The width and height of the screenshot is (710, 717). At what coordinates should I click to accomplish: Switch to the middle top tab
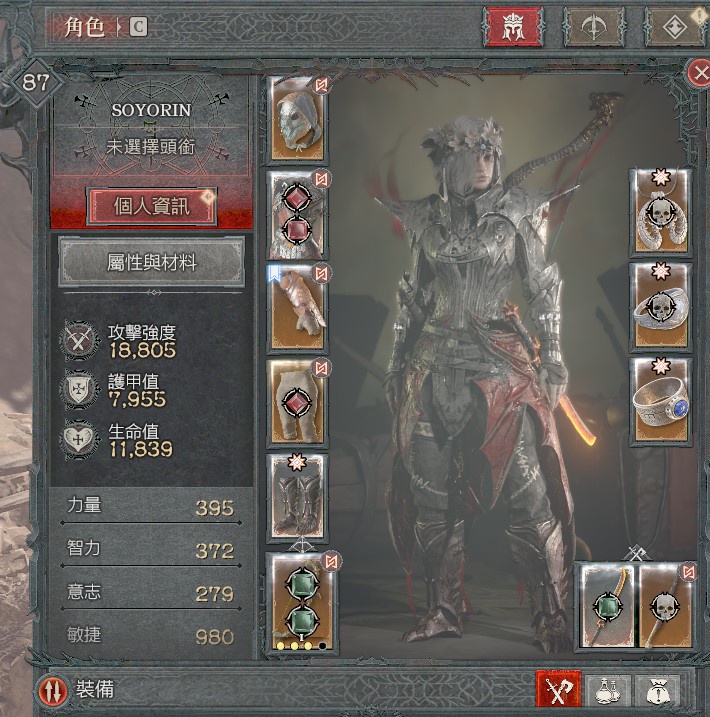pyautogui.click(x=594, y=27)
